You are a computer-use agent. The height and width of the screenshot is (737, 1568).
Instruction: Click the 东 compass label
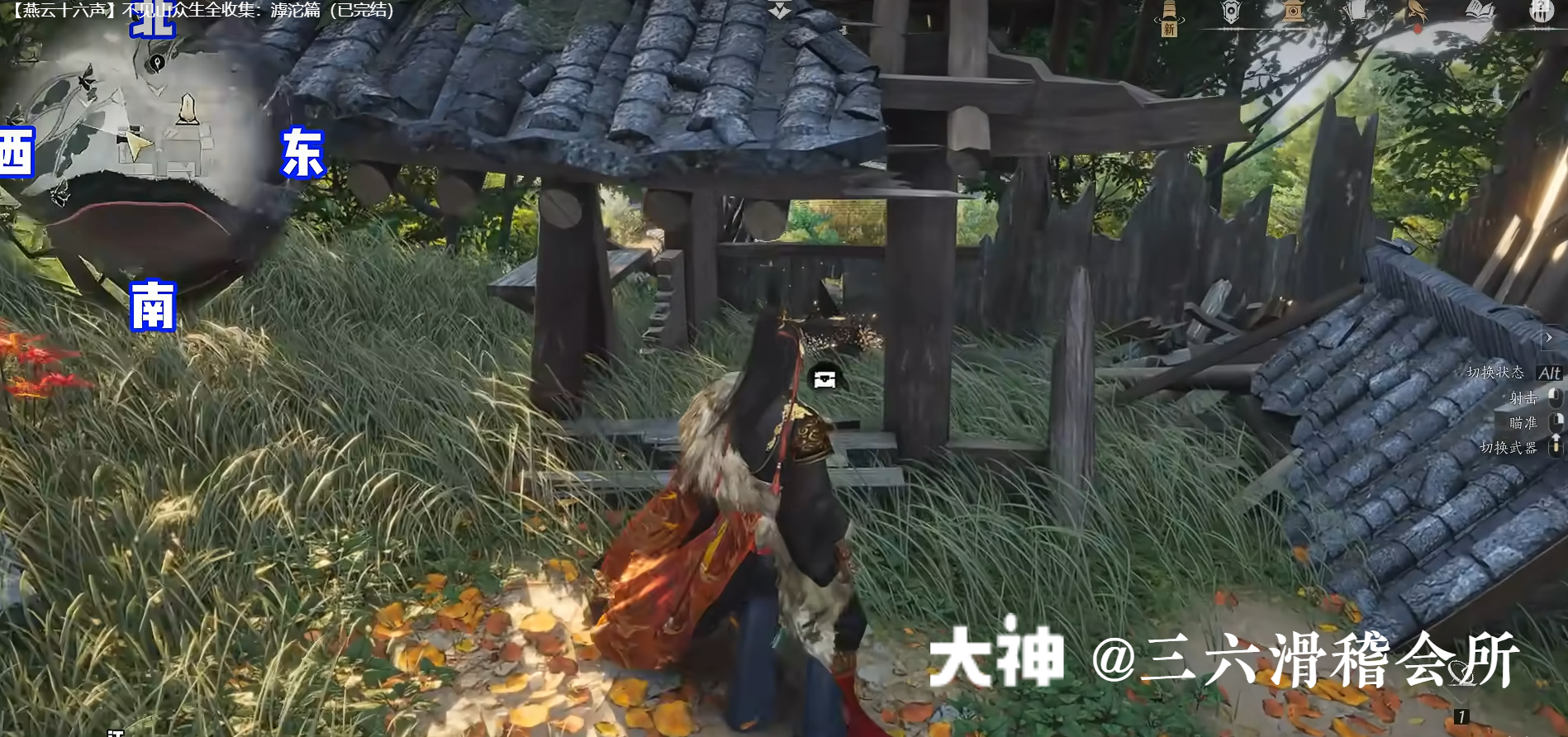point(303,150)
